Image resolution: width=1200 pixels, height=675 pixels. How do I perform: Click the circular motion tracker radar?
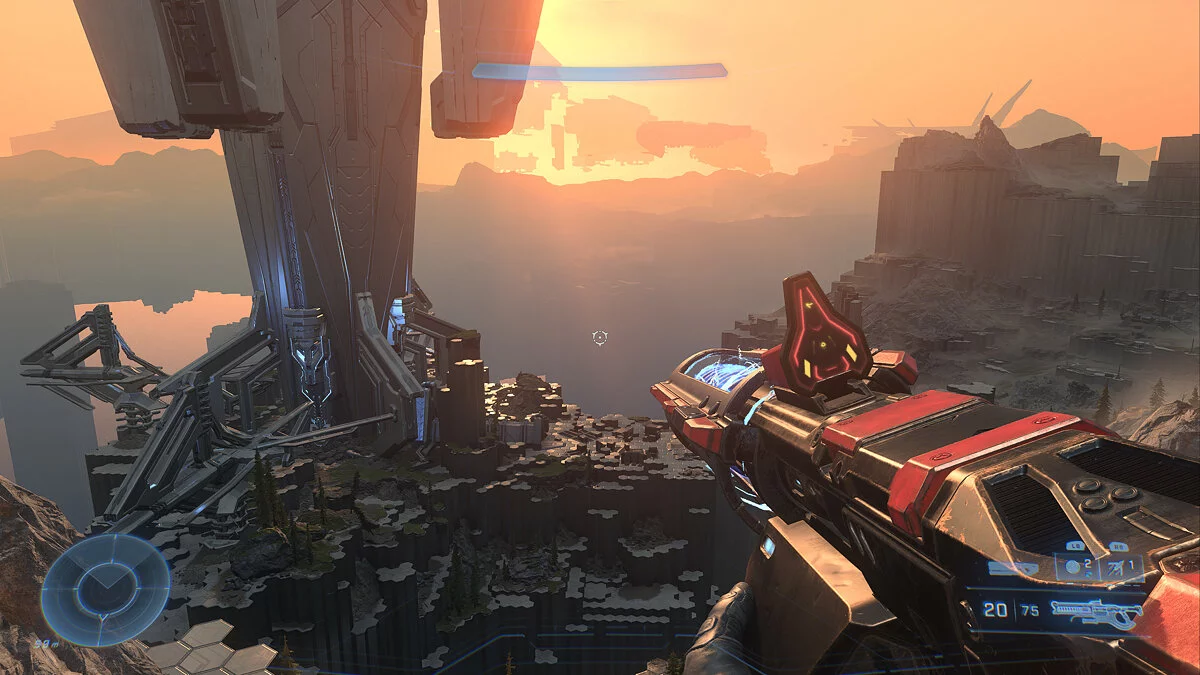pos(105,589)
